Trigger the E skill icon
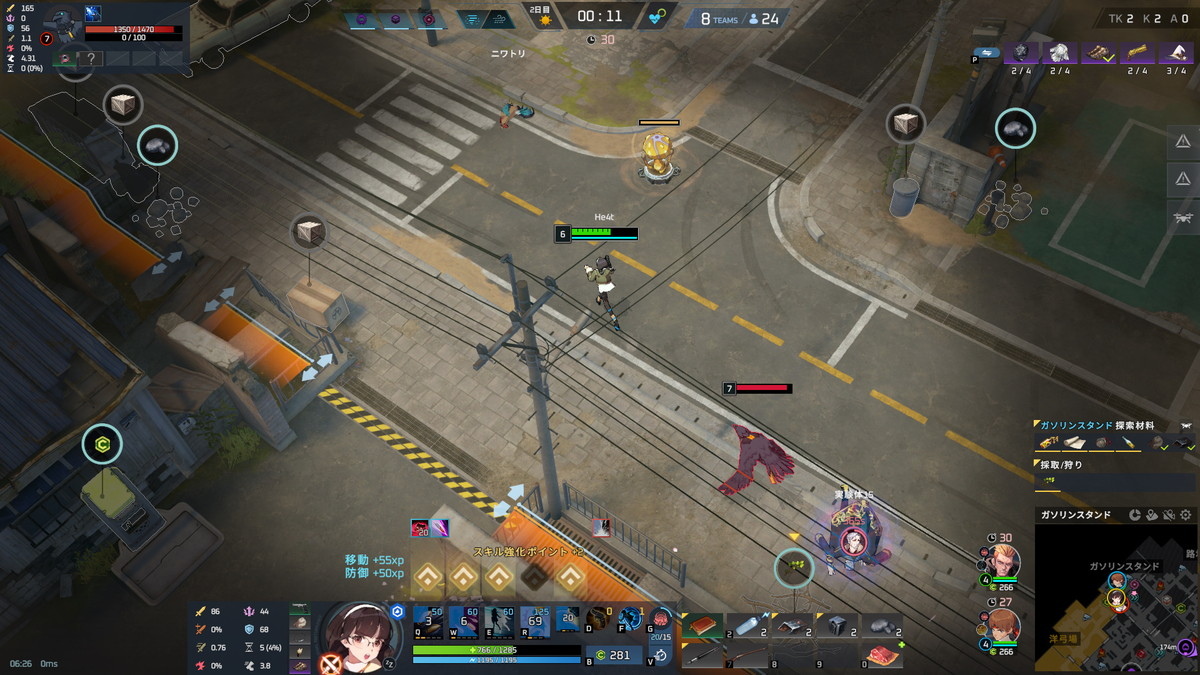The height and width of the screenshot is (675, 1200). 499,622
